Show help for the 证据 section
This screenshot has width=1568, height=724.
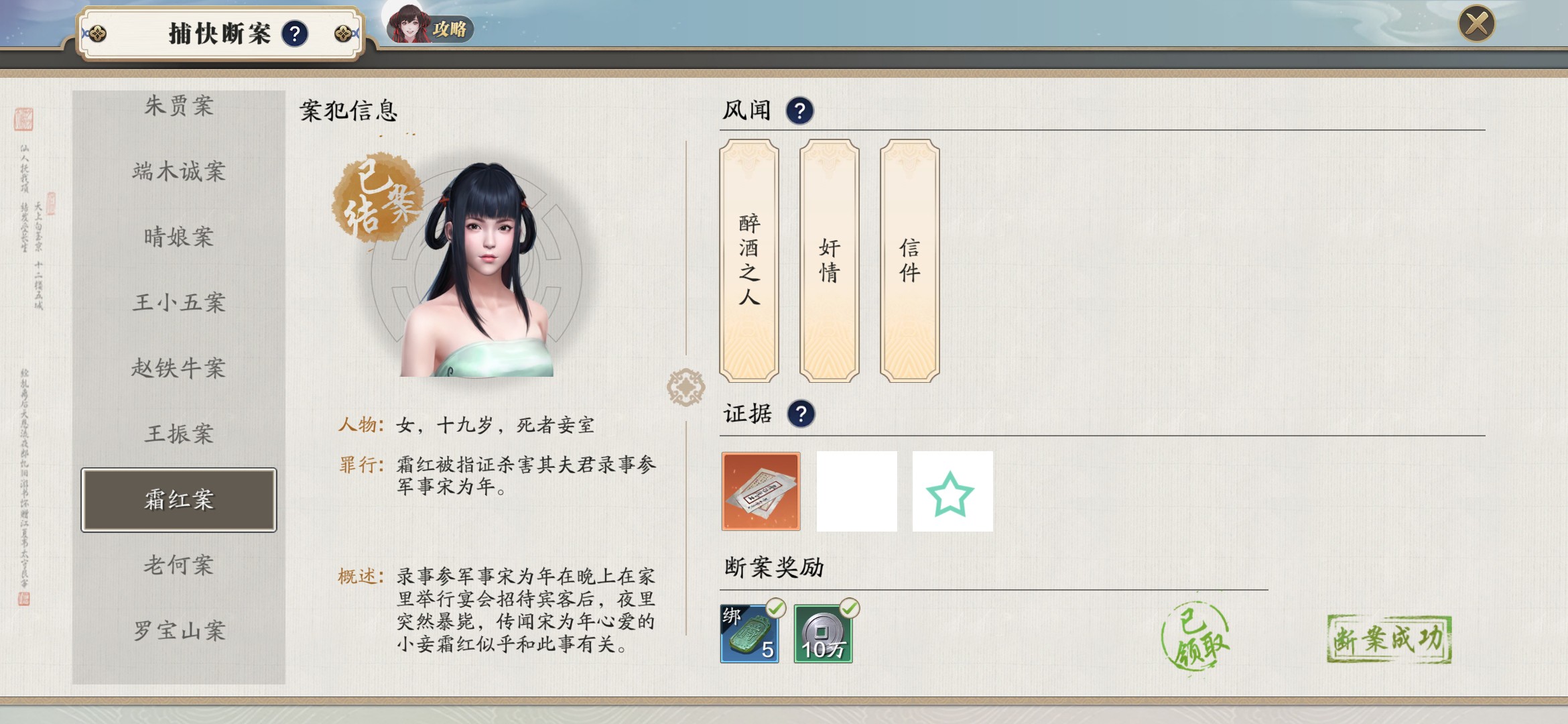801,414
